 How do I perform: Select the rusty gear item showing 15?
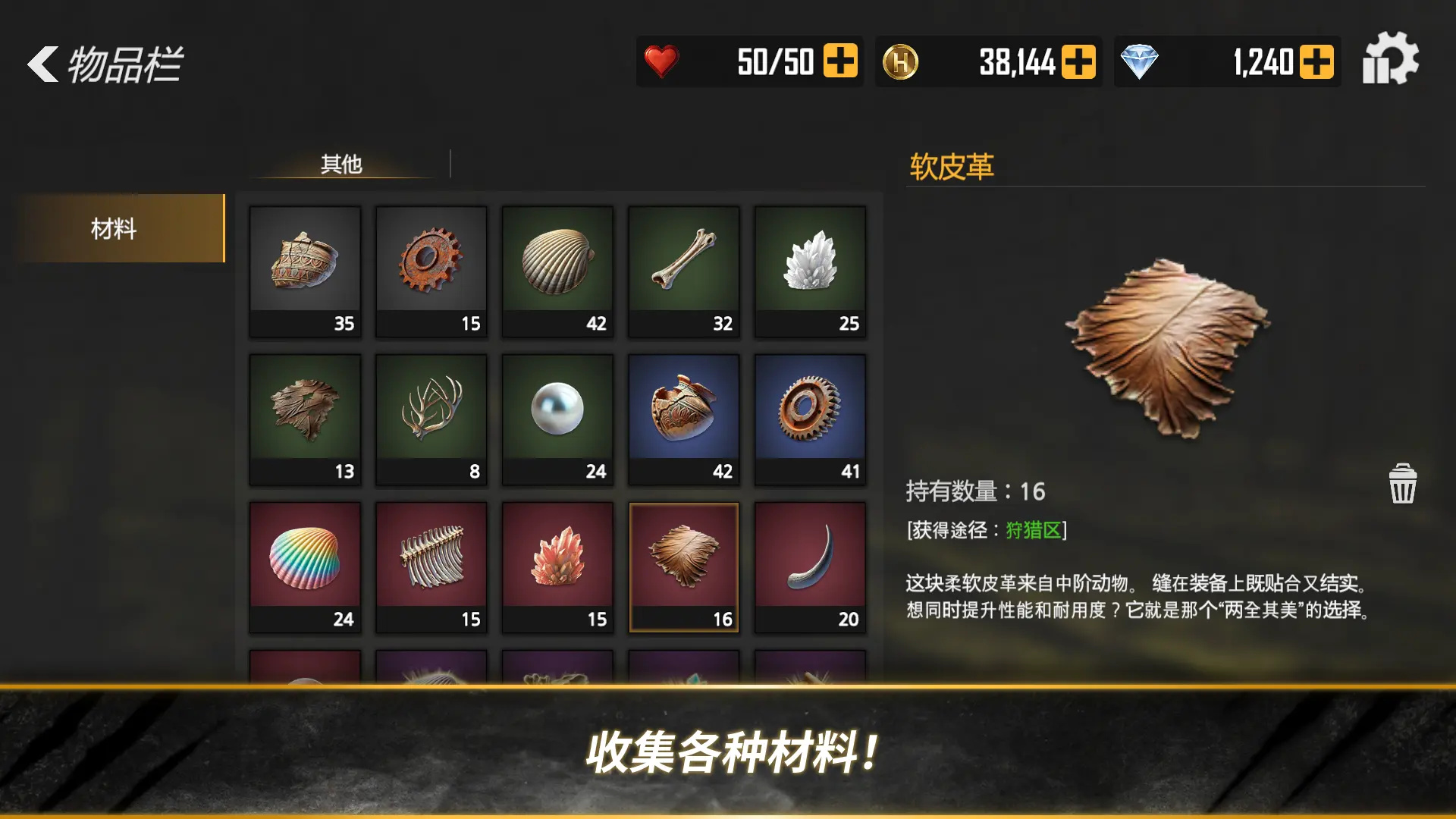click(x=431, y=271)
